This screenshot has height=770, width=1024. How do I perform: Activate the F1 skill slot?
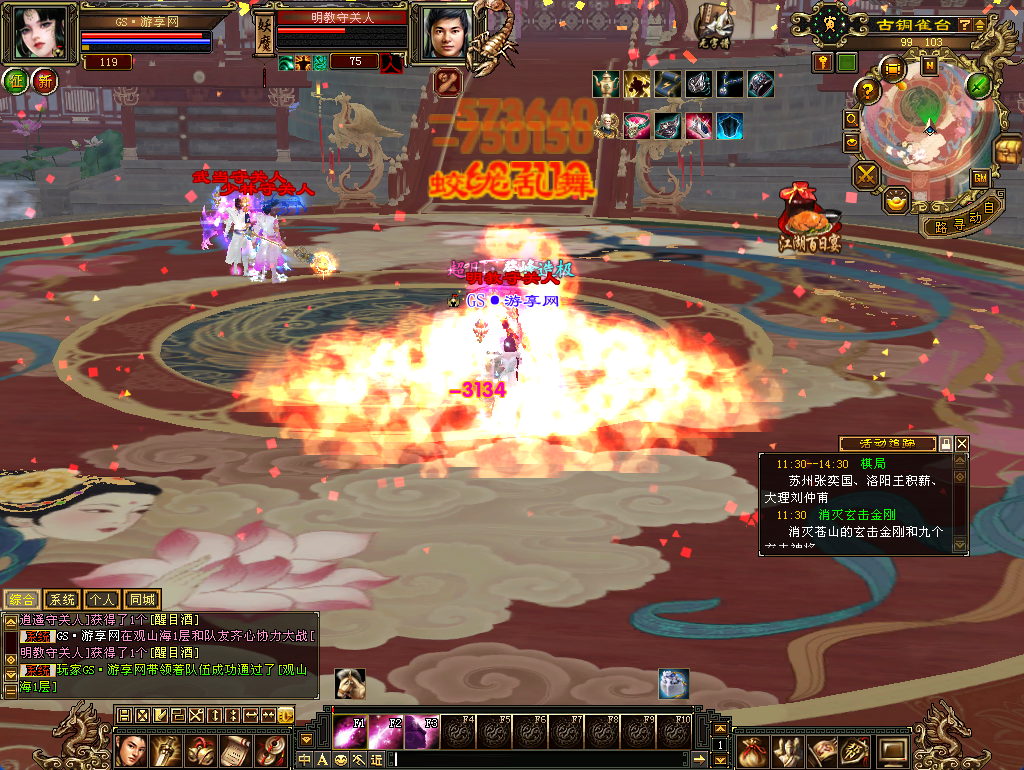tap(350, 732)
